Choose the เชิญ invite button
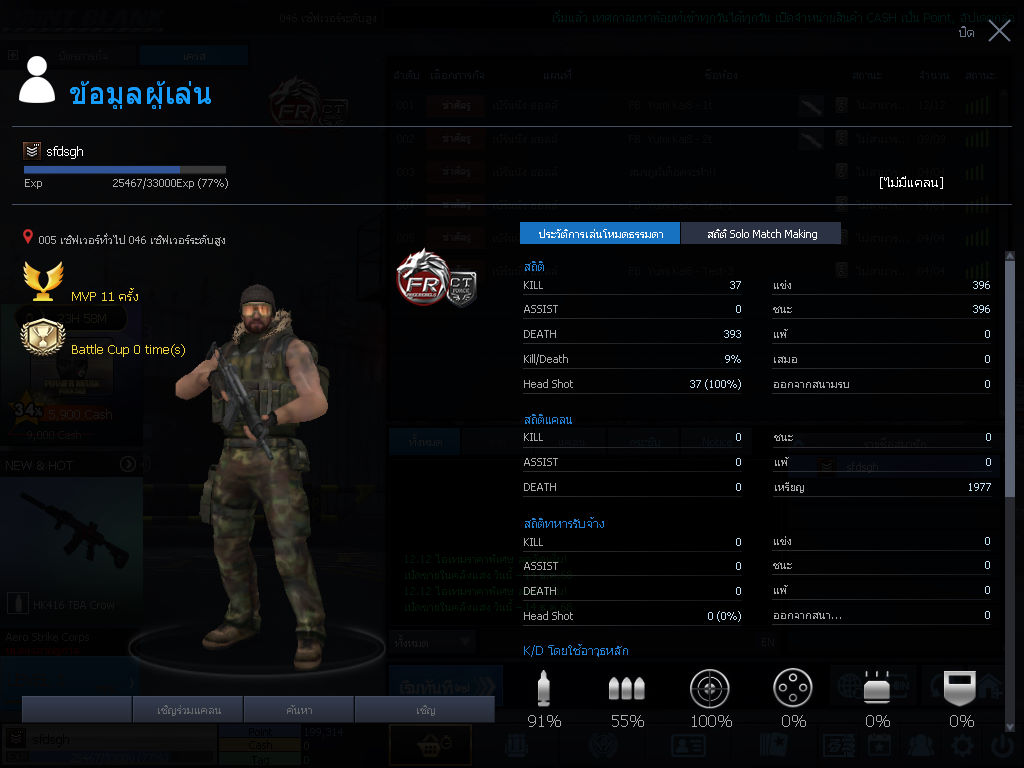 click(x=425, y=710)
